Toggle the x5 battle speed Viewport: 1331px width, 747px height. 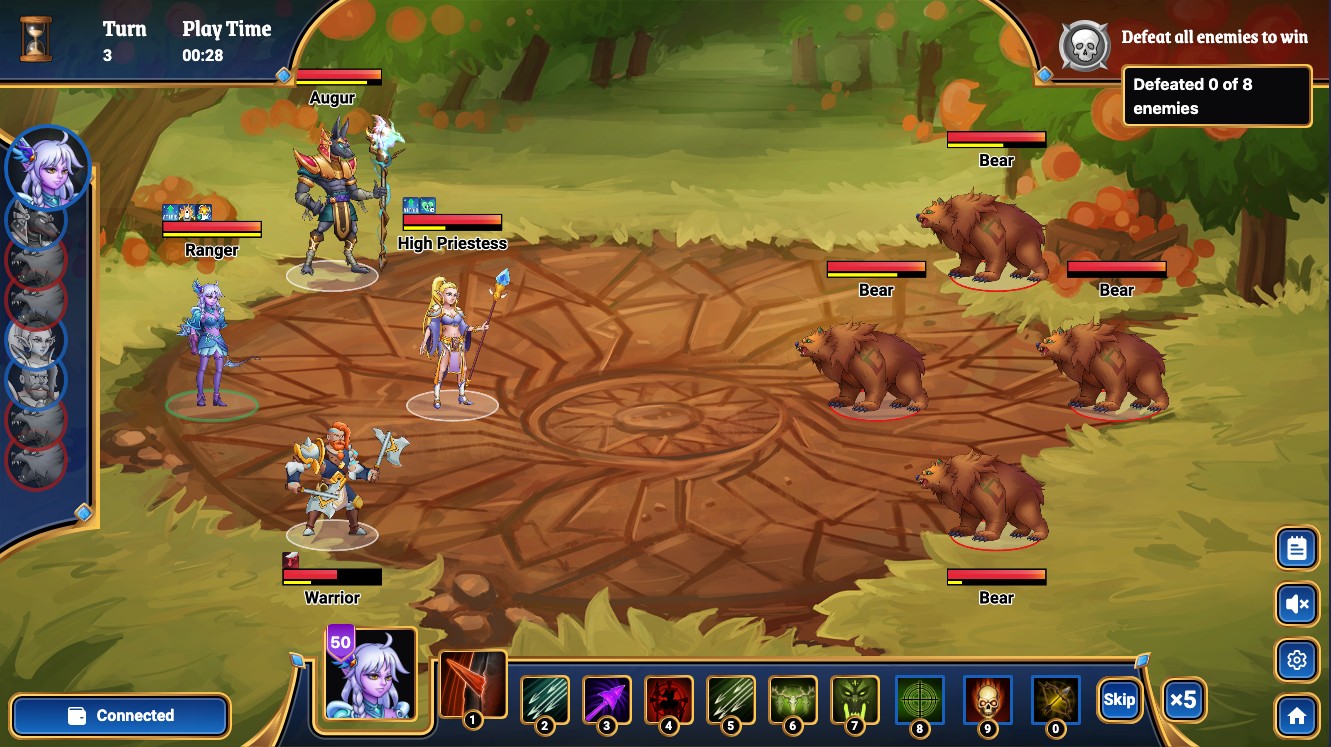click(x=1183, y=699)
